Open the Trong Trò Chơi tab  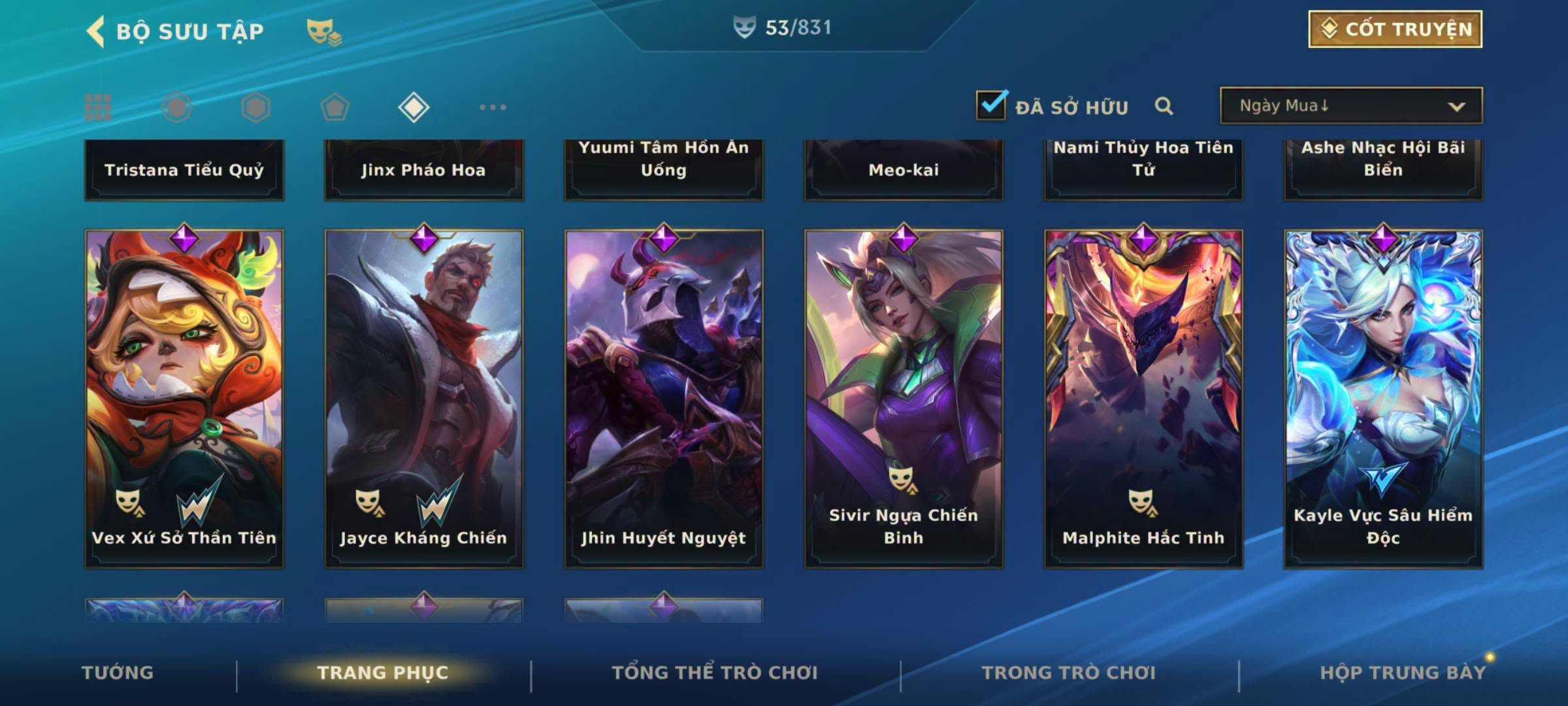point(1069,673)
